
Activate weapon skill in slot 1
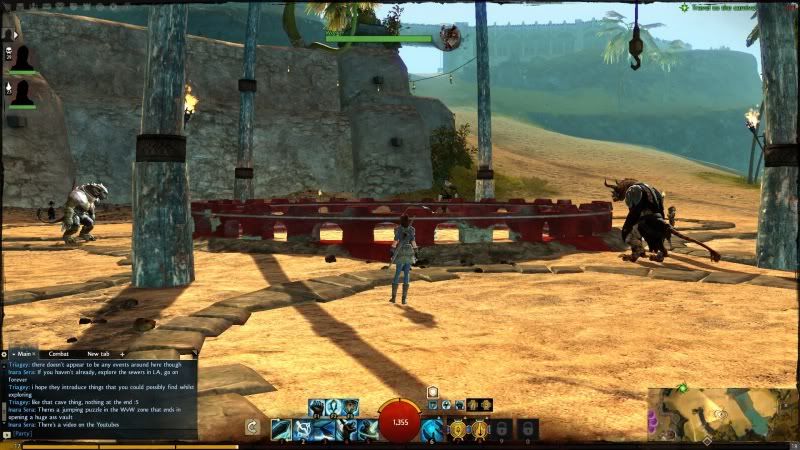(280, 430)
